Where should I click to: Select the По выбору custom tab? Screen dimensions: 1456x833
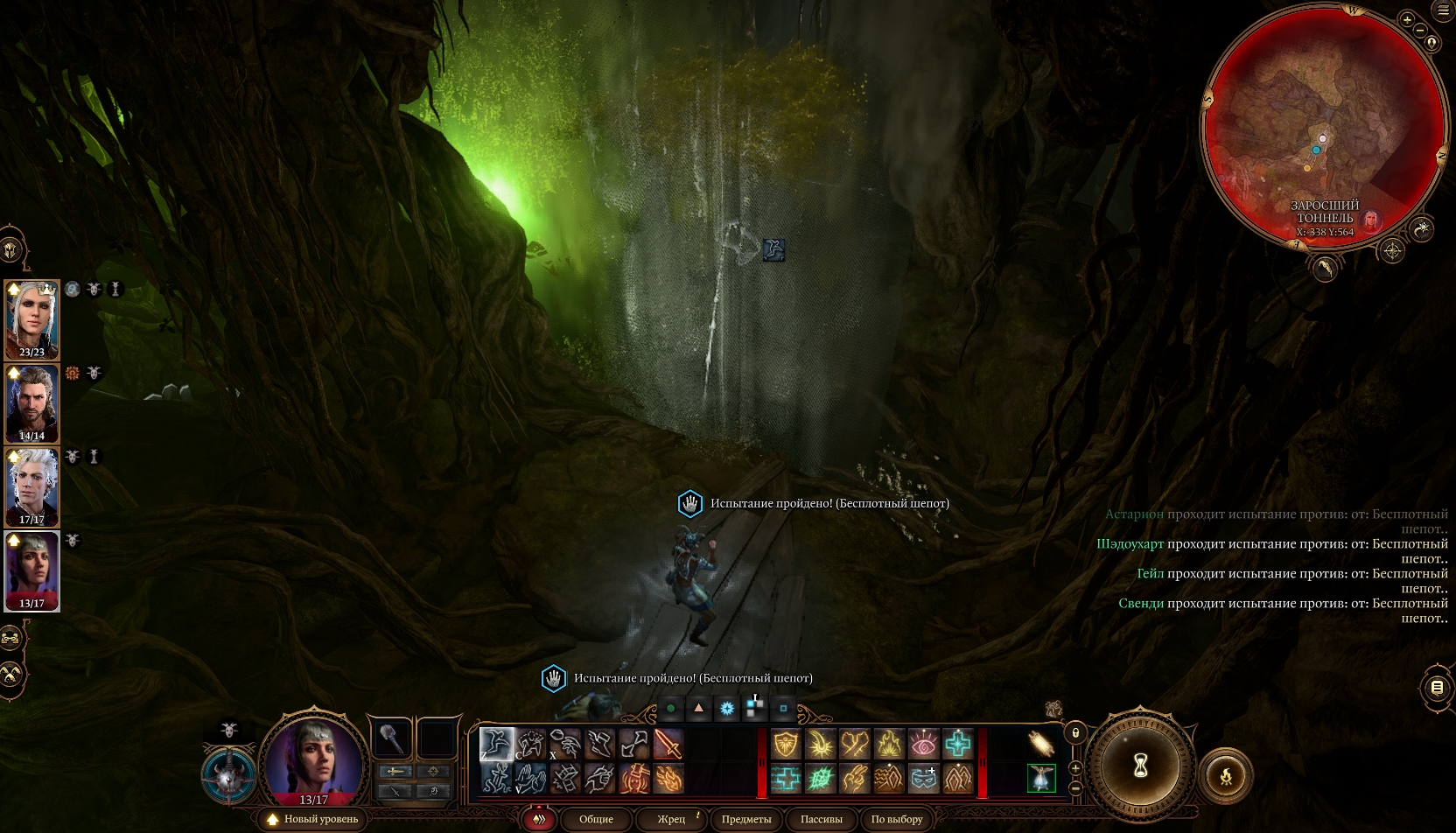(x=897, y=819)
